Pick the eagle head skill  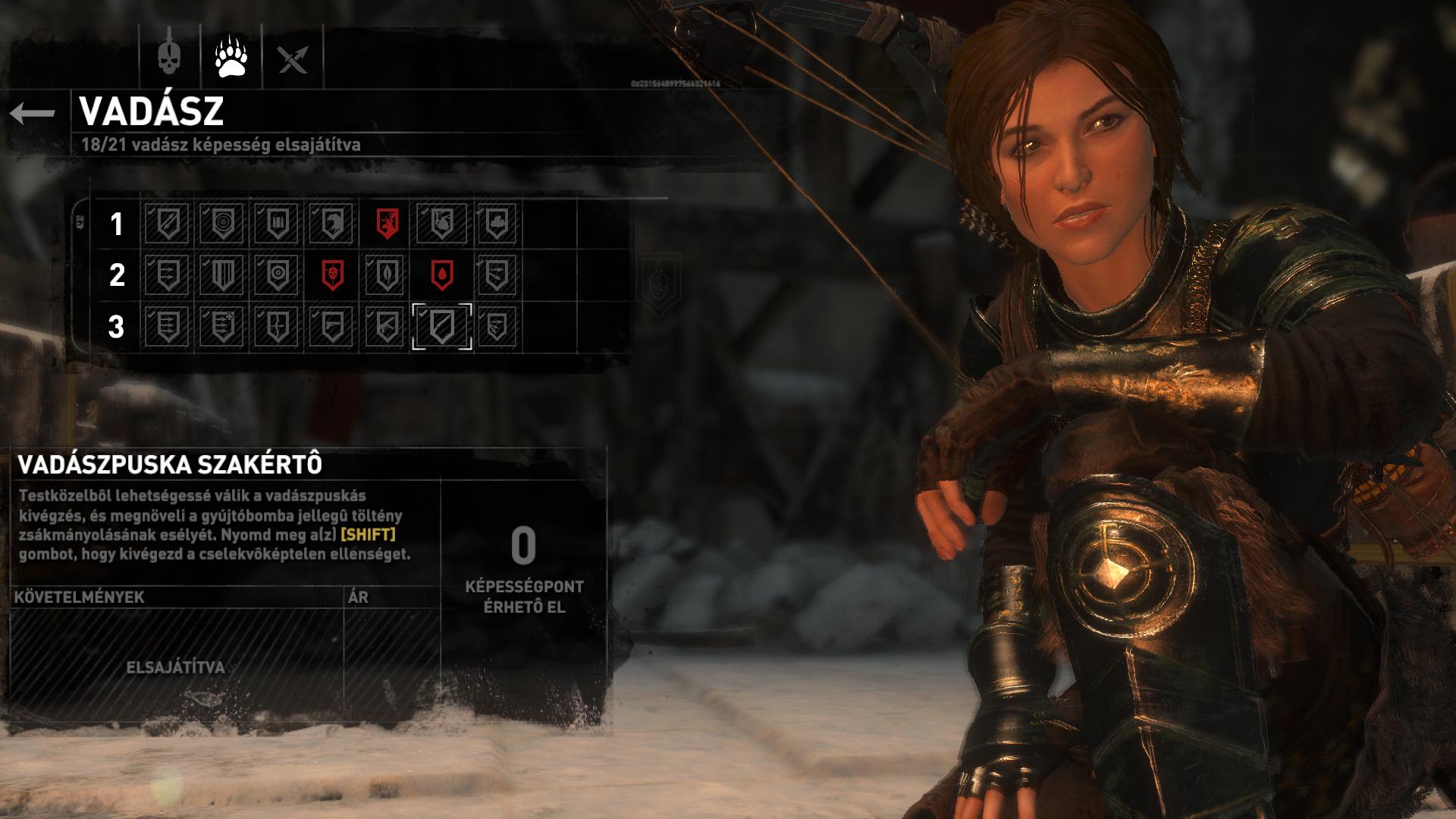point(332,224)
